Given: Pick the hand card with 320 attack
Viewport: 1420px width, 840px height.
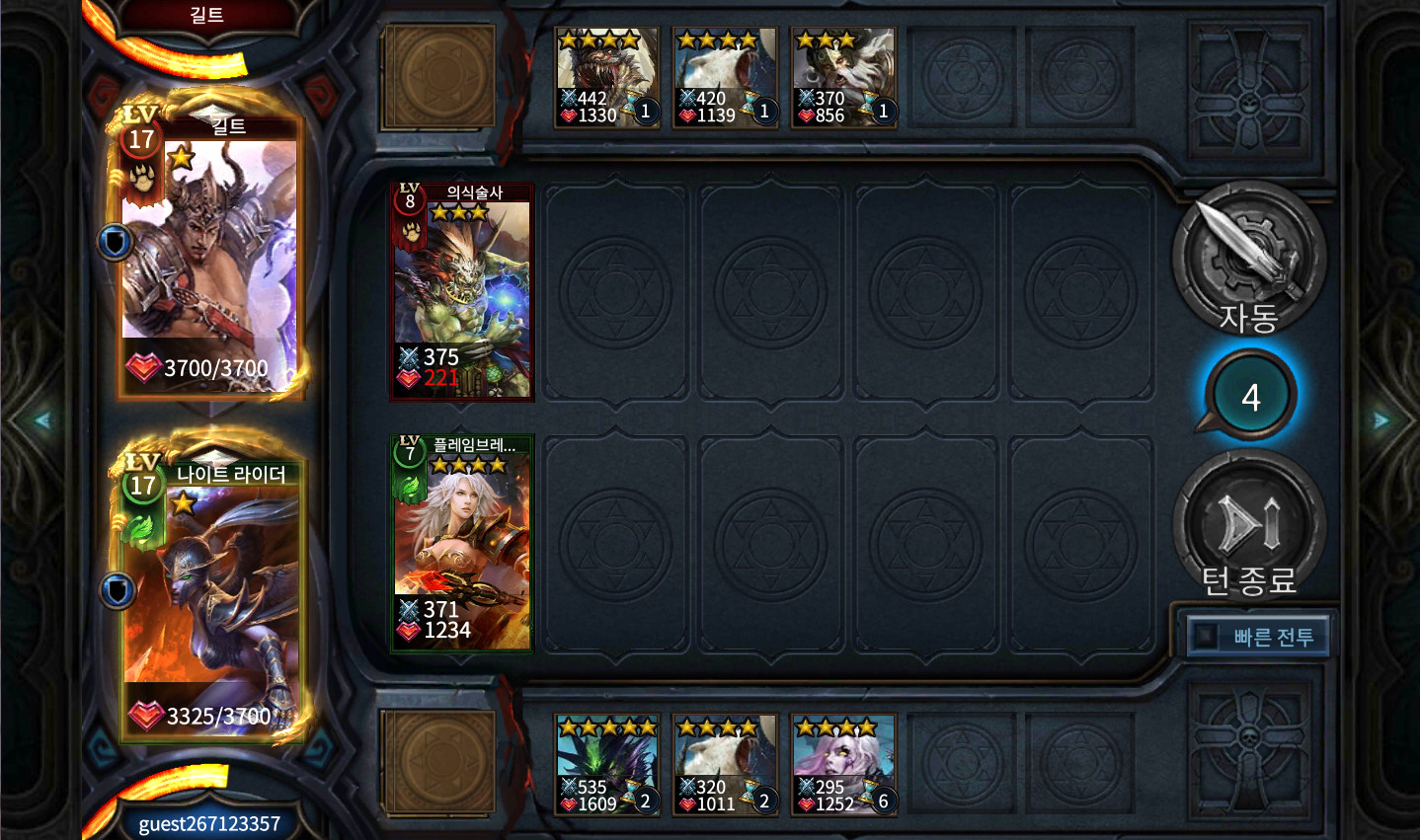Looking at the screenshot, I should [725, 765].
